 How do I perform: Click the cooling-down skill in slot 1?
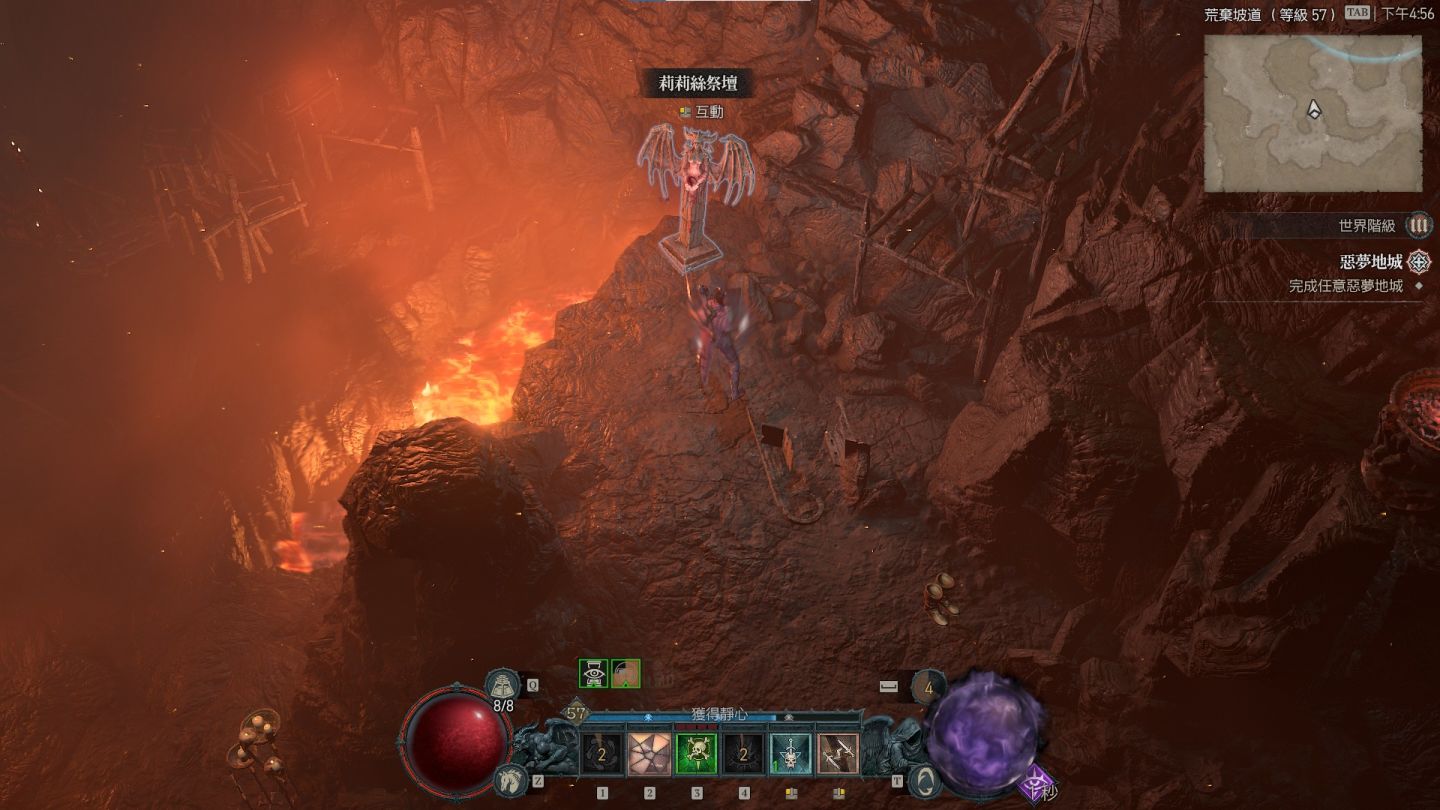point(602,755)
